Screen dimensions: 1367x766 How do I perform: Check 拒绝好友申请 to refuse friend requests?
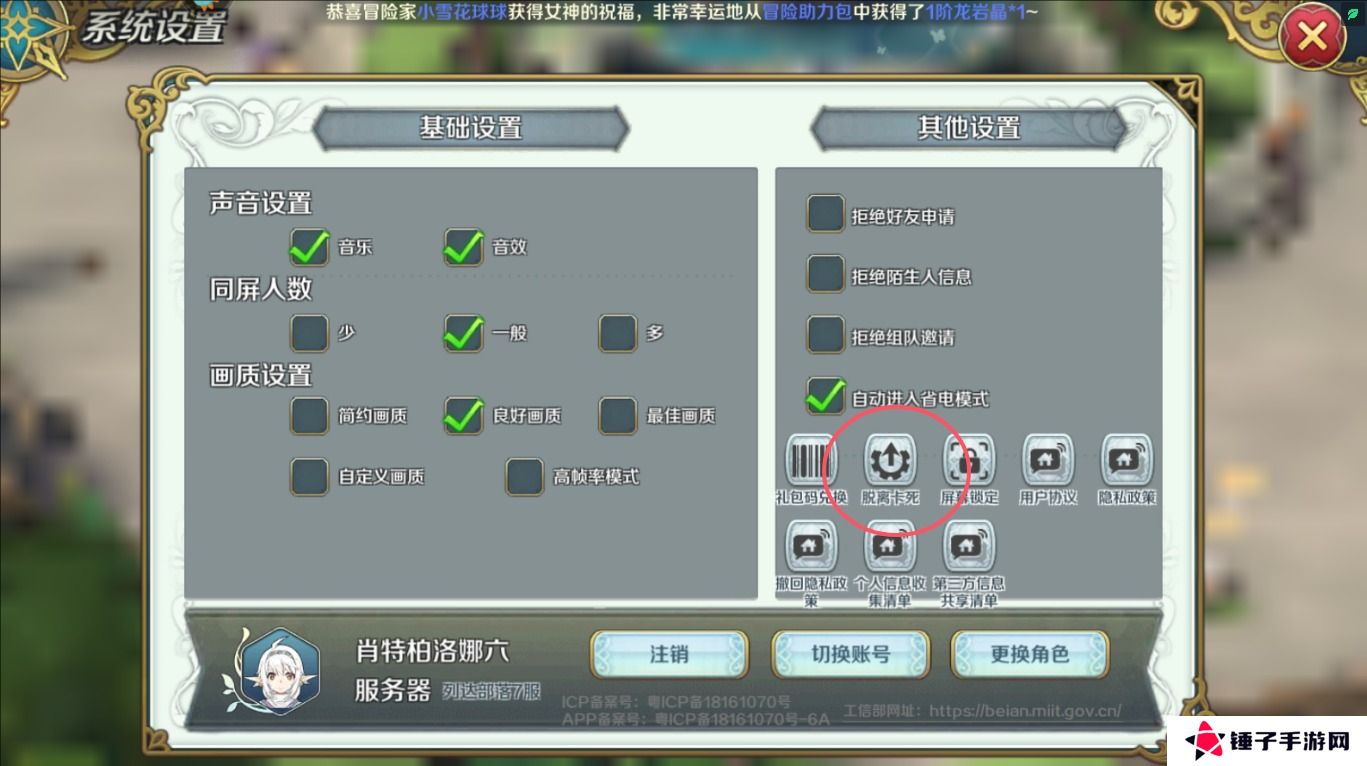tap(825, 213)
